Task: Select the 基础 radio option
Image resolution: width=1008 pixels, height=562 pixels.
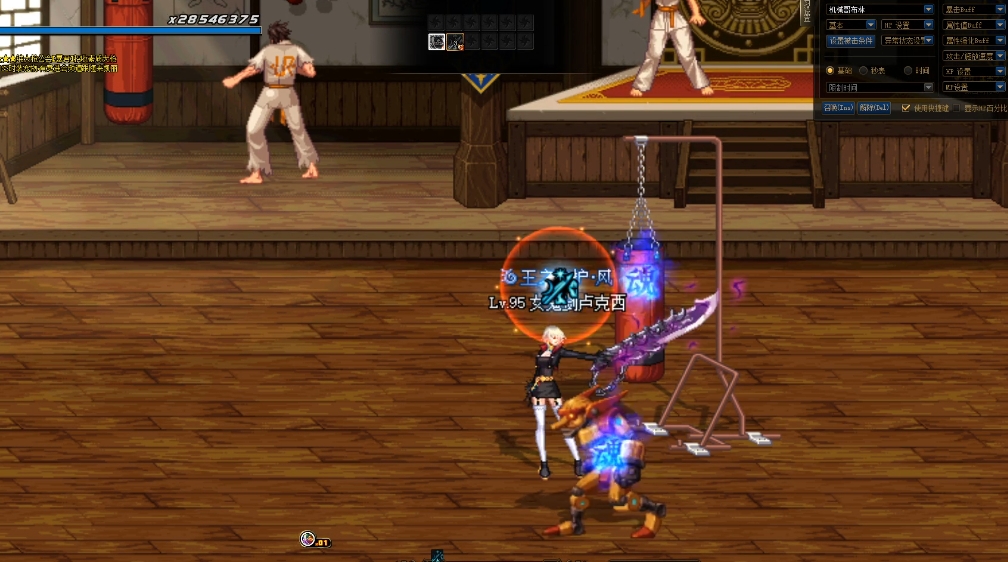Action: 830,71
